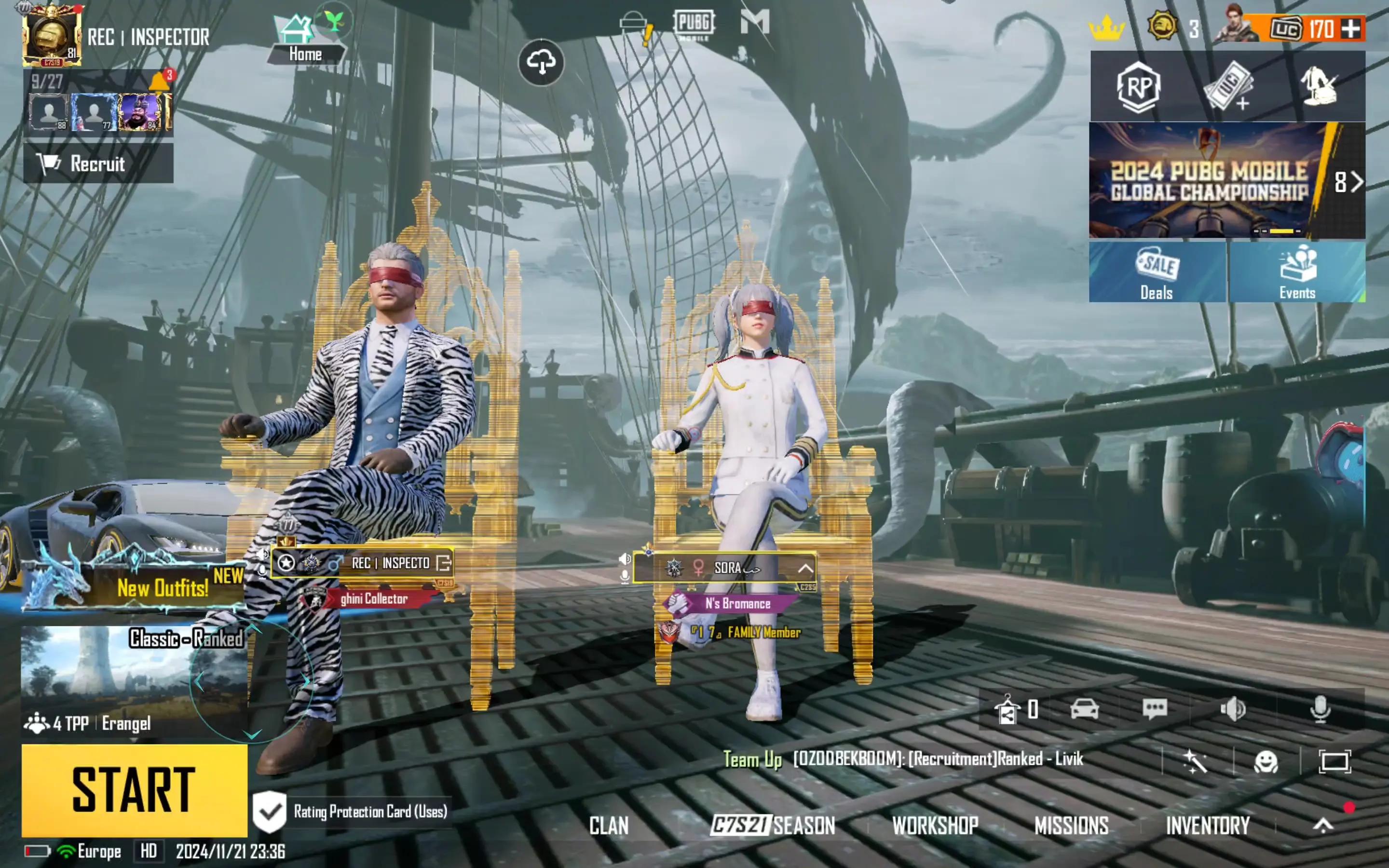Open the MISSIONS menu
This screenshot has width=1389, height=868.
1071,826
